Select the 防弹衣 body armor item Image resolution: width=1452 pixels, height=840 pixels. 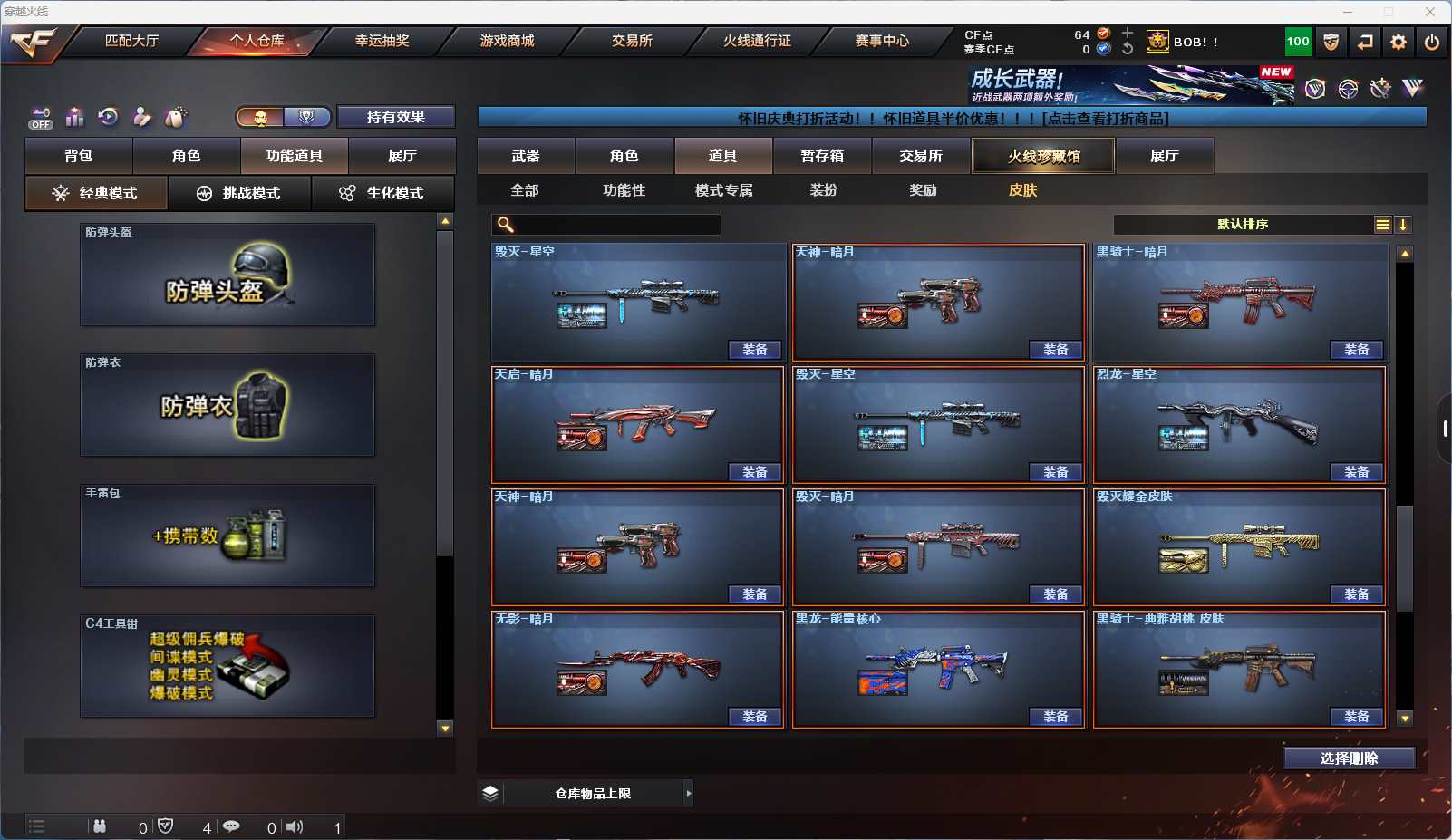[x=227, y=405]
